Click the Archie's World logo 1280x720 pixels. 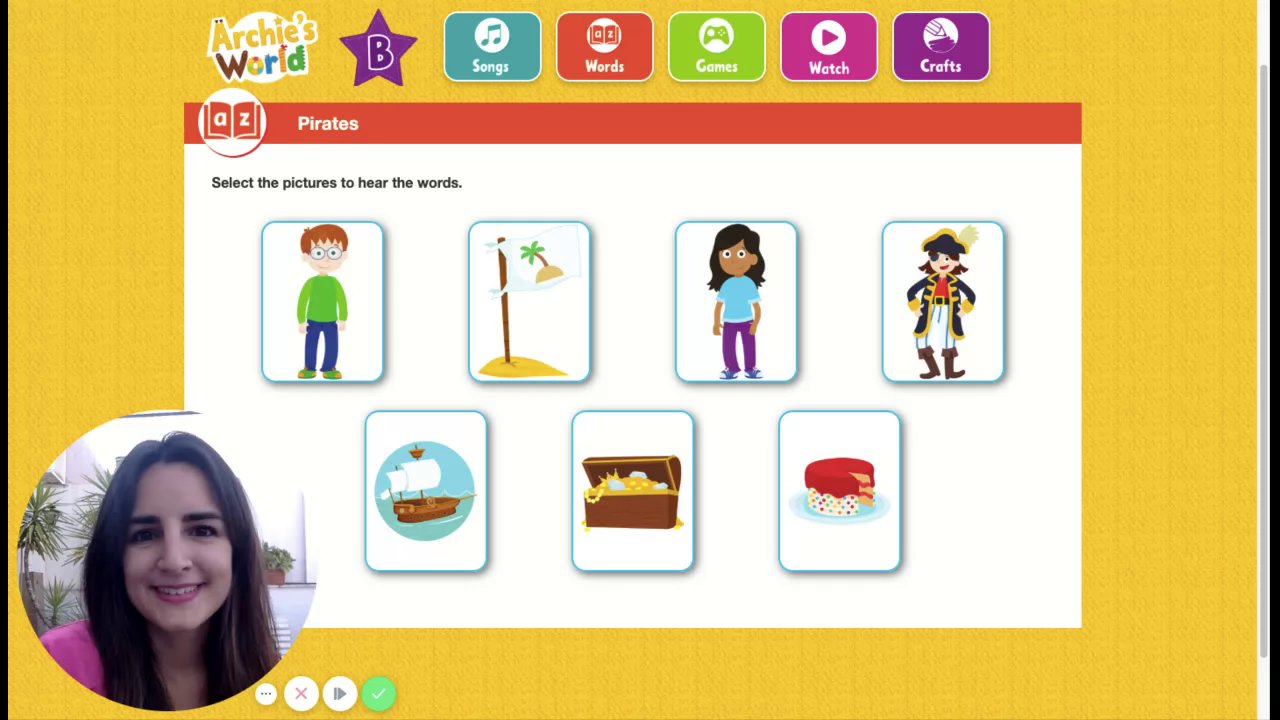(262, 48)
